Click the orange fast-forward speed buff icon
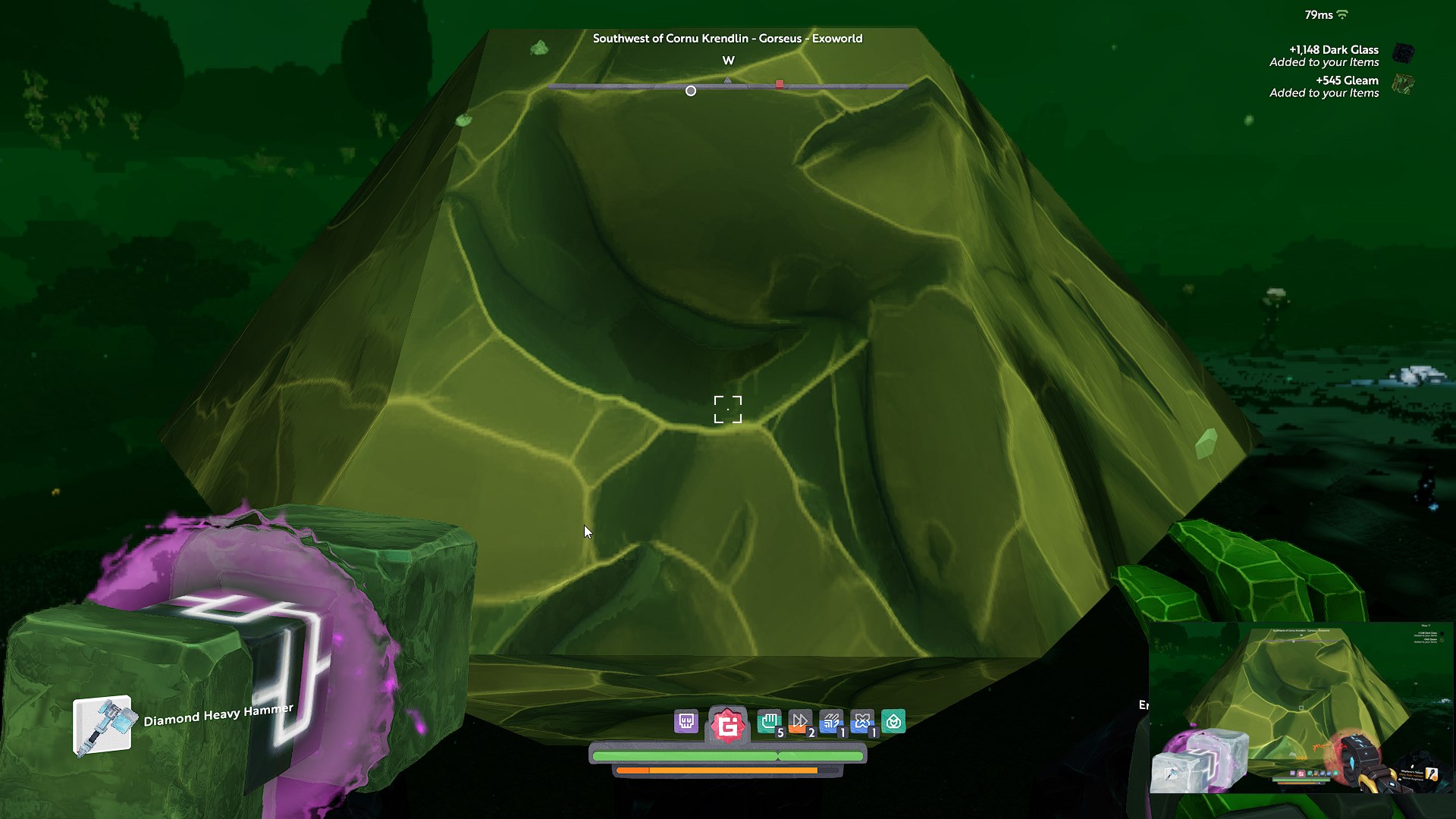This screenshot has height=819, width=1456. tap(800, 721)
